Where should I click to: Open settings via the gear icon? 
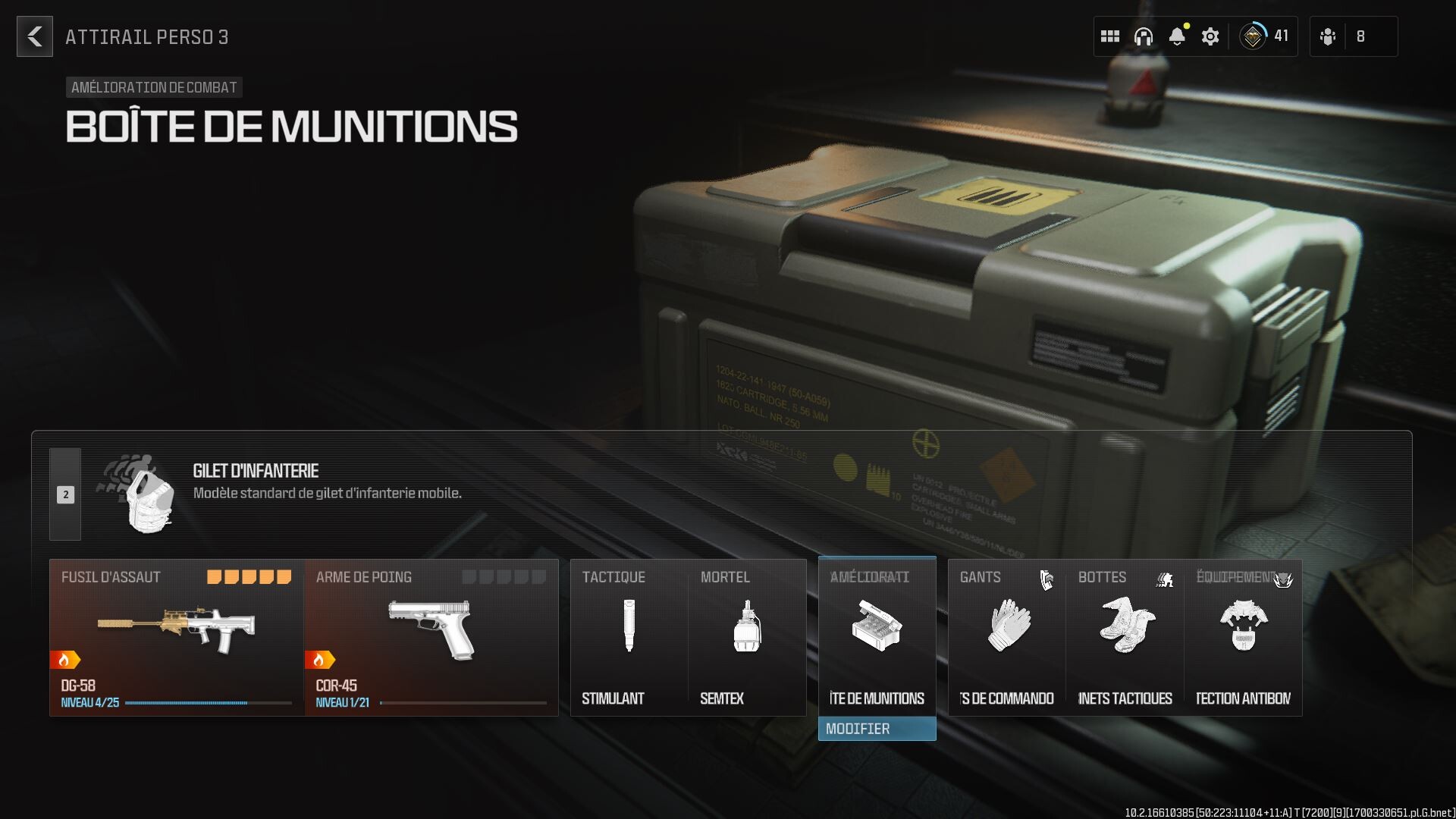click(x=1210, y=36)
